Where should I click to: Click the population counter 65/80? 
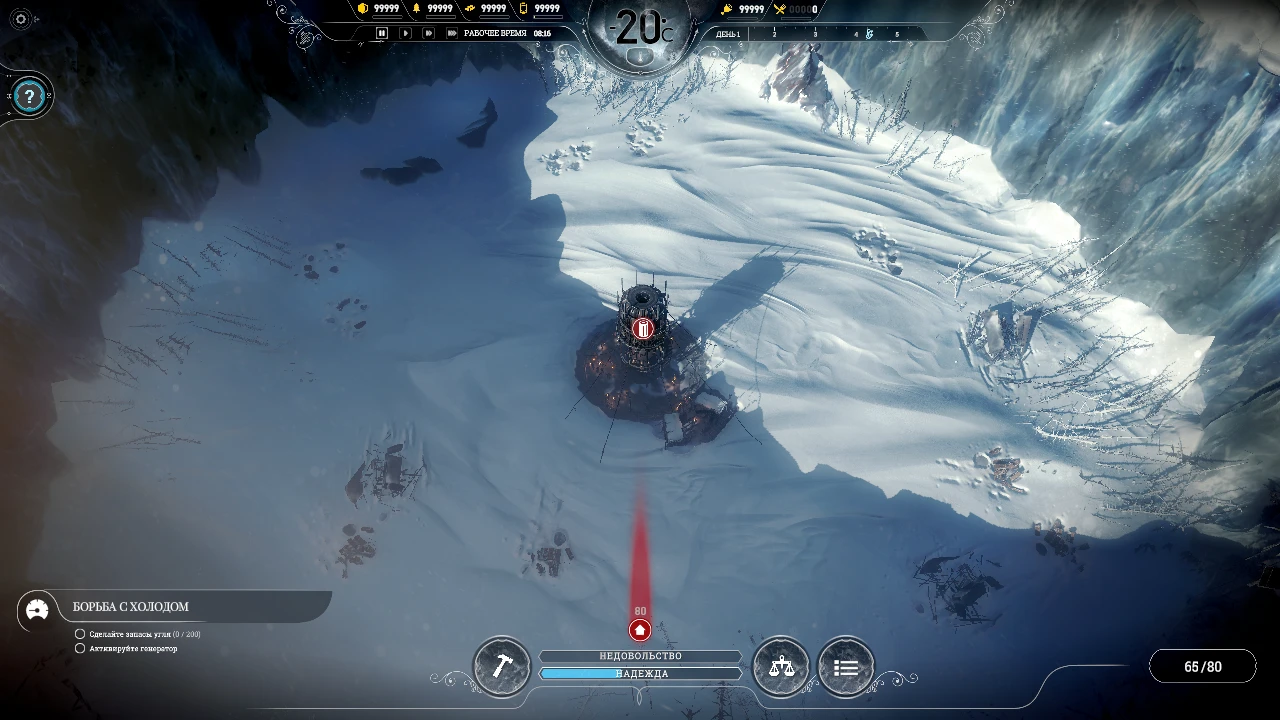1203,665
